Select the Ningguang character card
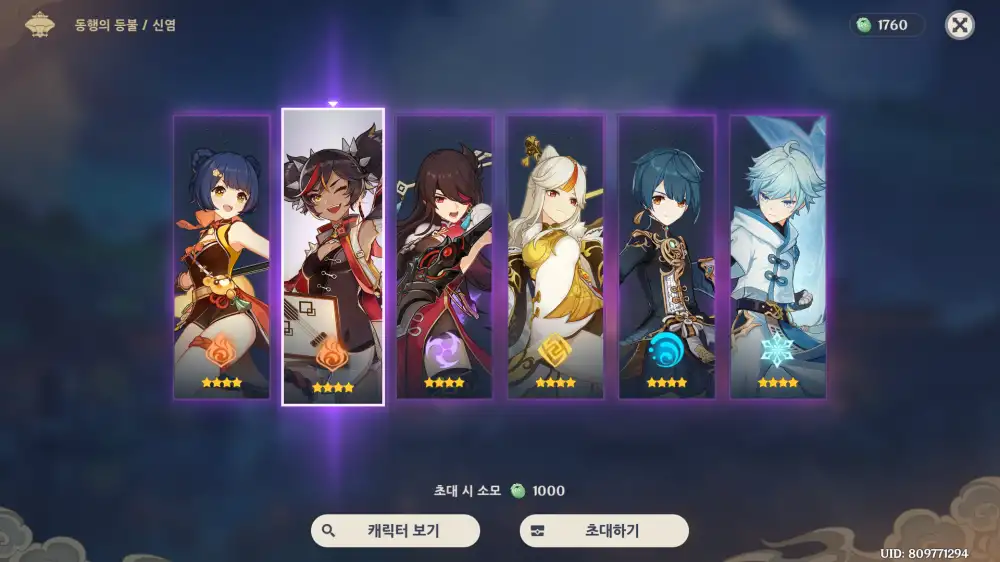The image size is (1000, 562). (555, 257)
